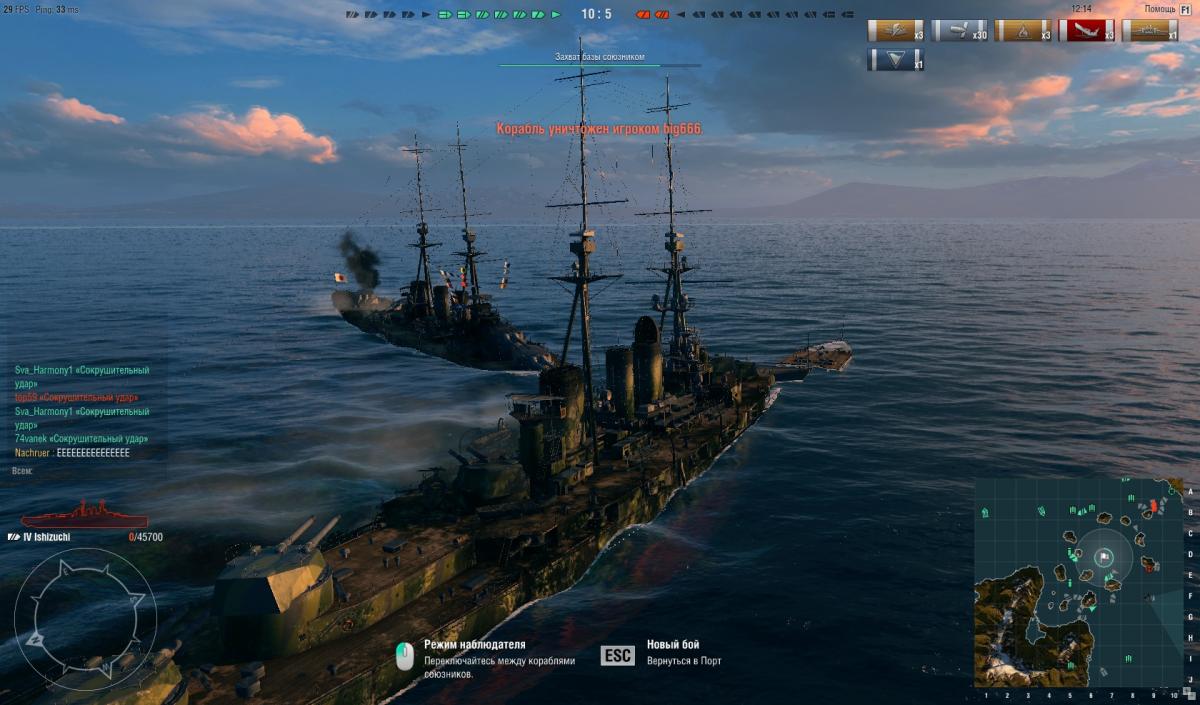The width and height of the screenshot is (1200, 705).
Task: Select the Nachruer chat message
Action: tap(72, 453)
